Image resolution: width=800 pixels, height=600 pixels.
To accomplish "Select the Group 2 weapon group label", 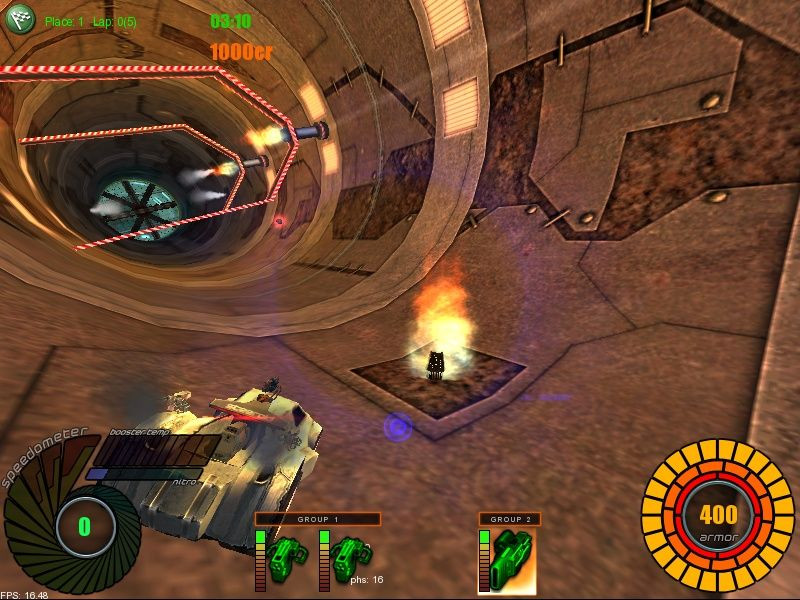I will click(x=510, y=519).
